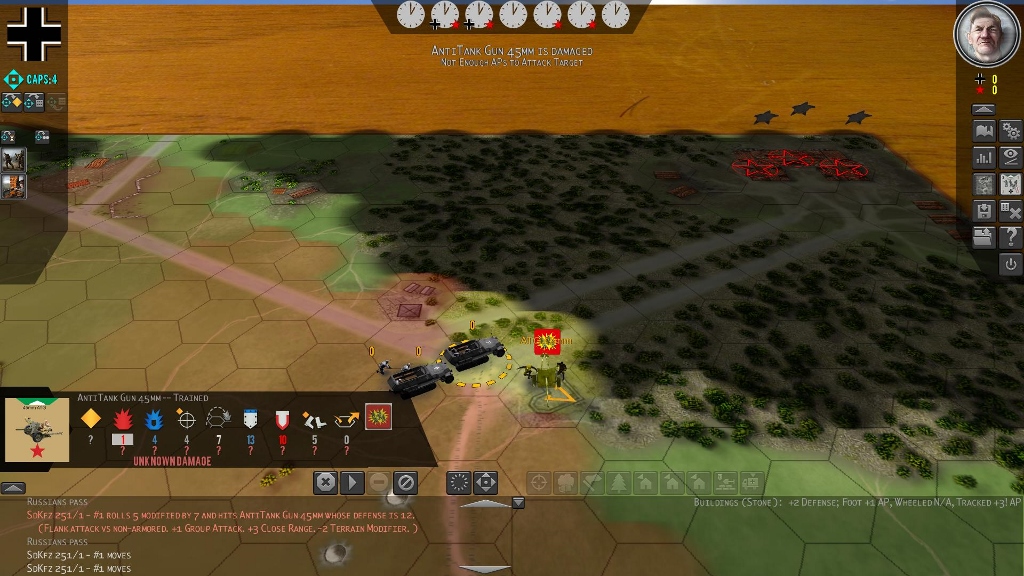The width and height of the screenshot is (1024, 576).
Task: Toggle the eye visibility option
Action: coord(1011,157)
